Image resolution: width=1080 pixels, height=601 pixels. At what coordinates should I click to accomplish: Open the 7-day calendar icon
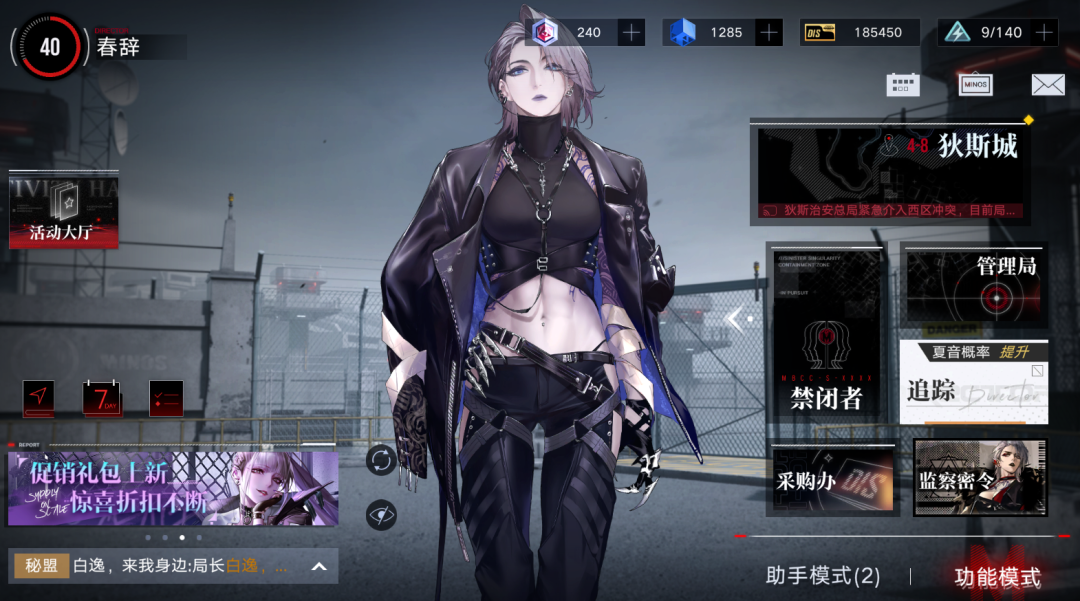click(x=101, y=398)
